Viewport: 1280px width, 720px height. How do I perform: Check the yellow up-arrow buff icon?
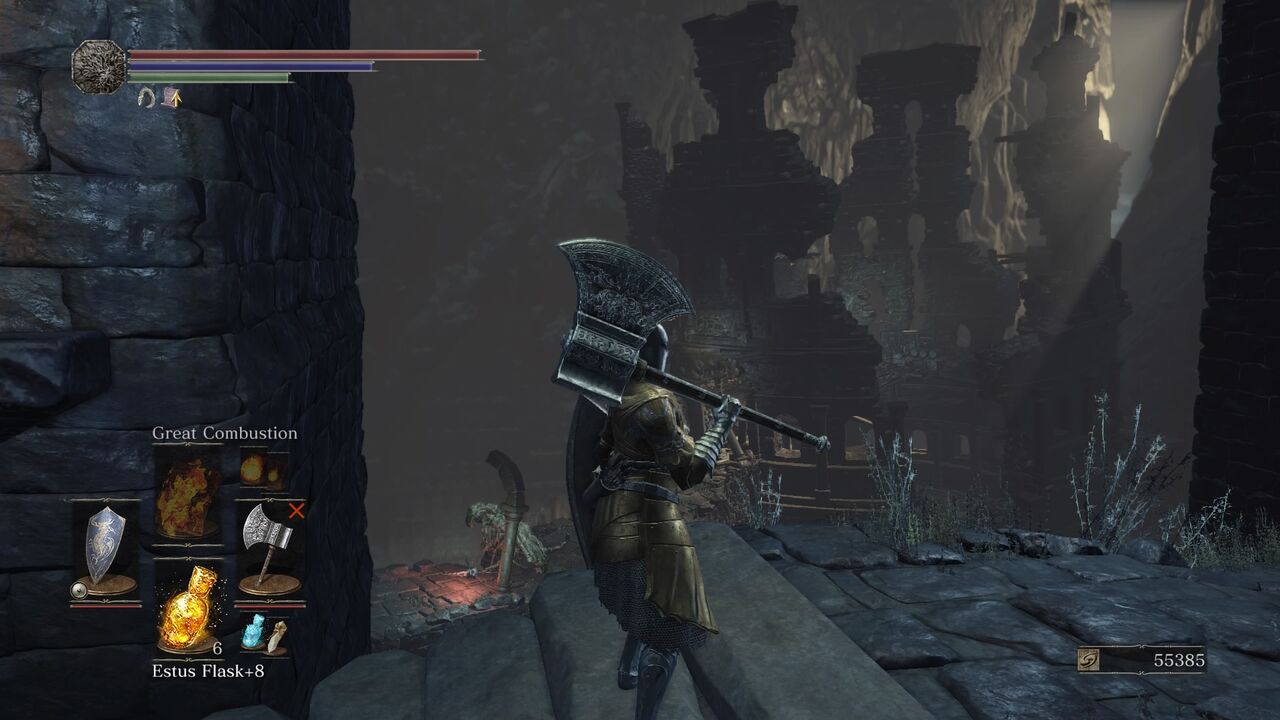point(174,97)
